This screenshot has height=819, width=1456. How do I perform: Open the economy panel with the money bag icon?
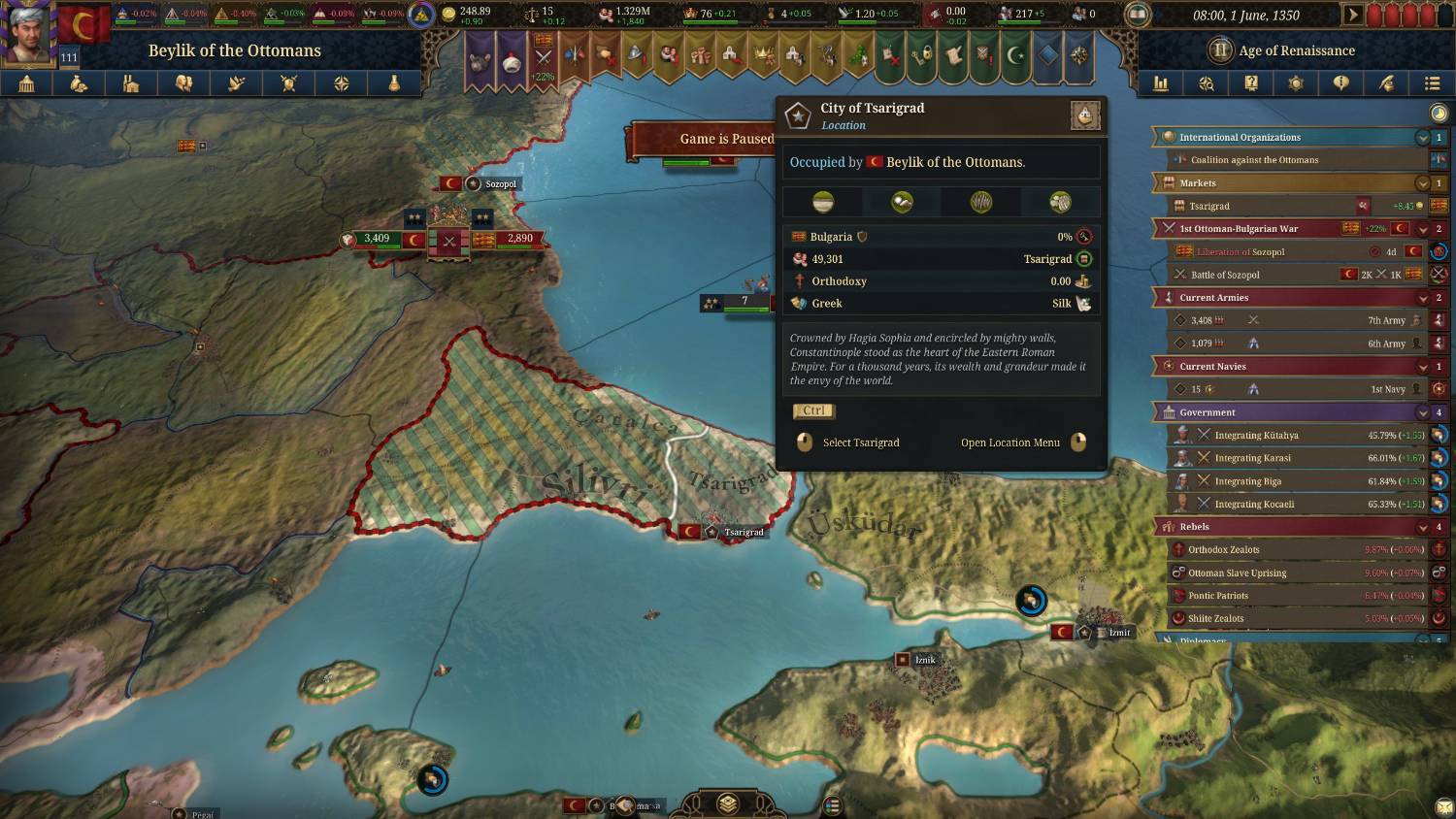pos(79,84)
